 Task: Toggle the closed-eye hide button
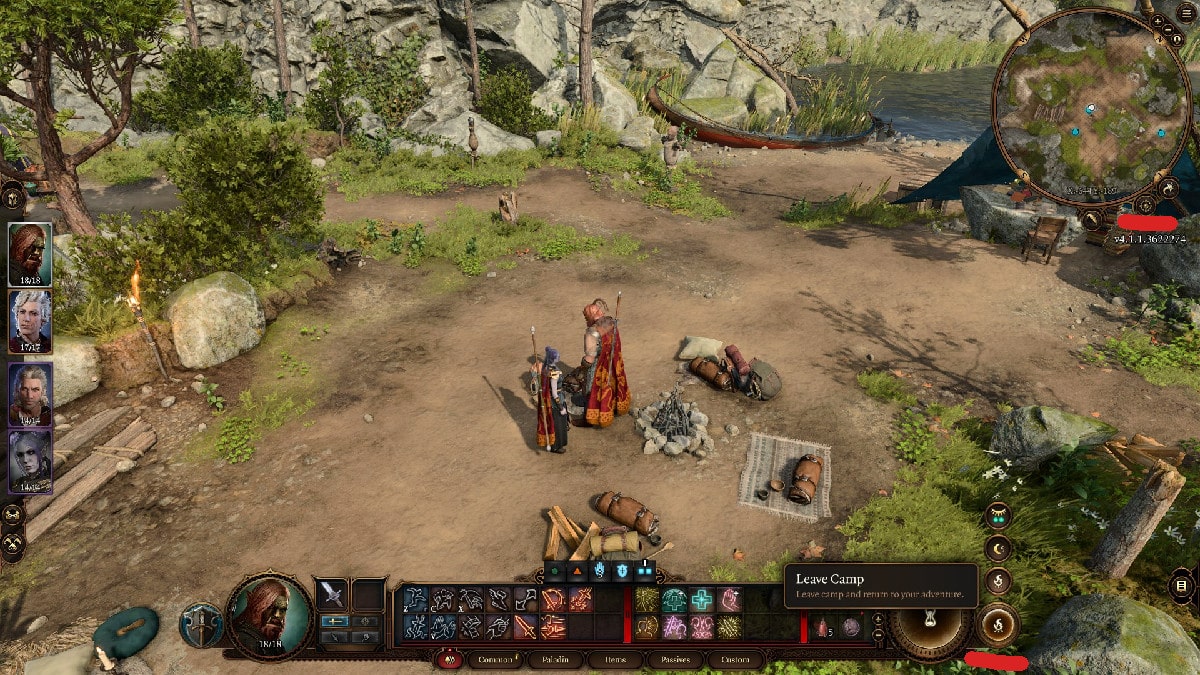(997, 516)
